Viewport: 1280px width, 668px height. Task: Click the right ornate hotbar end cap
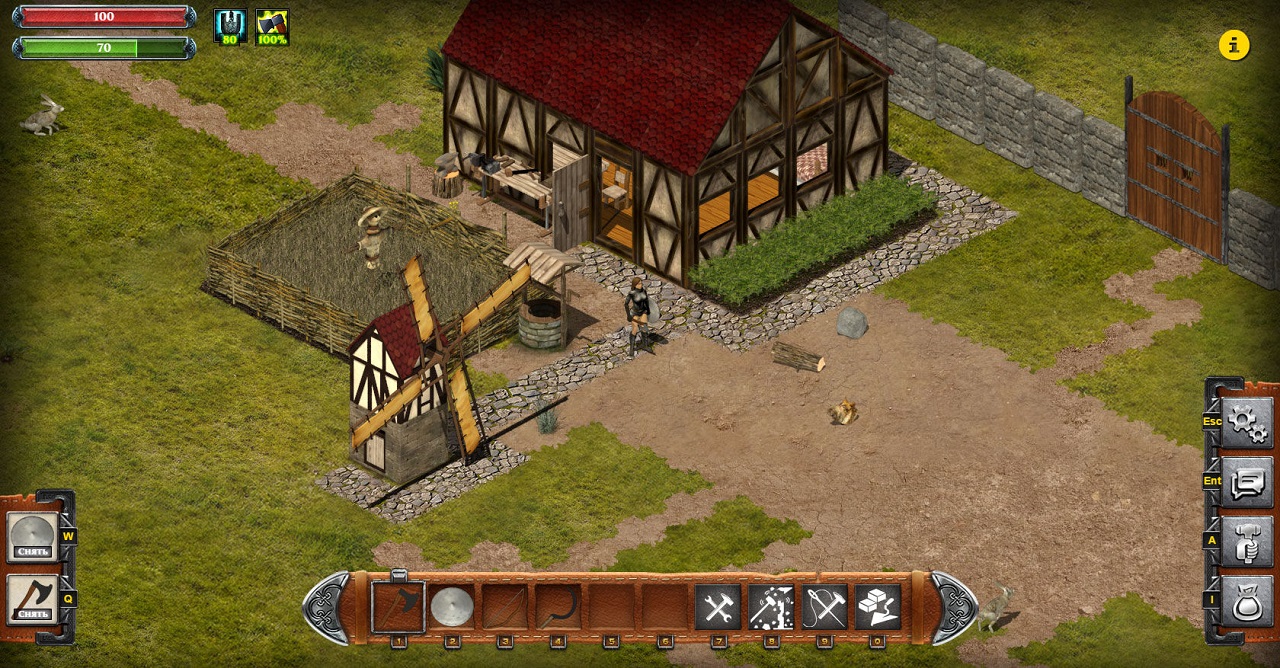click(x=954, y=607)
